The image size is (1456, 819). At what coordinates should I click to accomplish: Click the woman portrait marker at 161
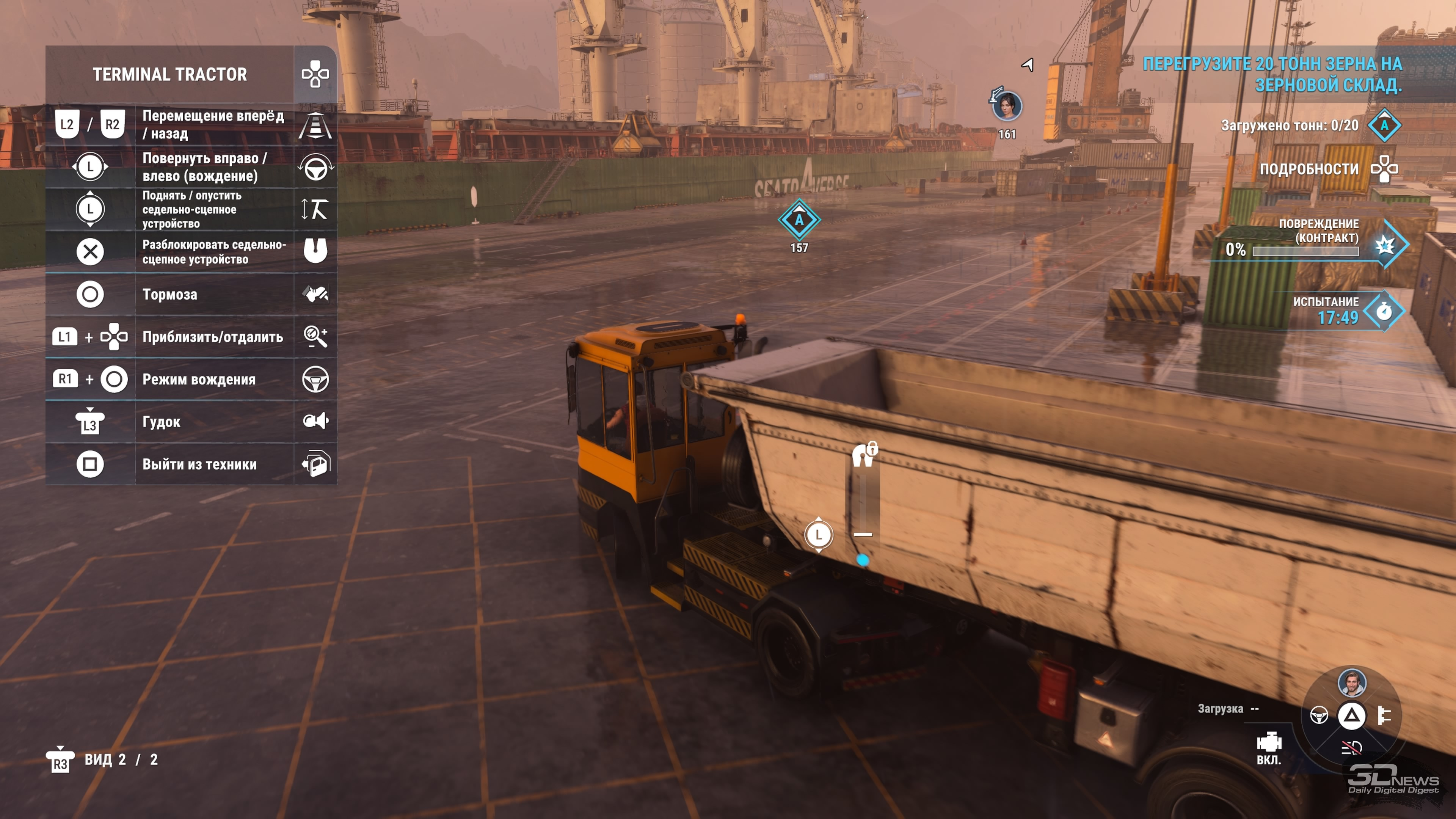click(x=1007, y=106)
